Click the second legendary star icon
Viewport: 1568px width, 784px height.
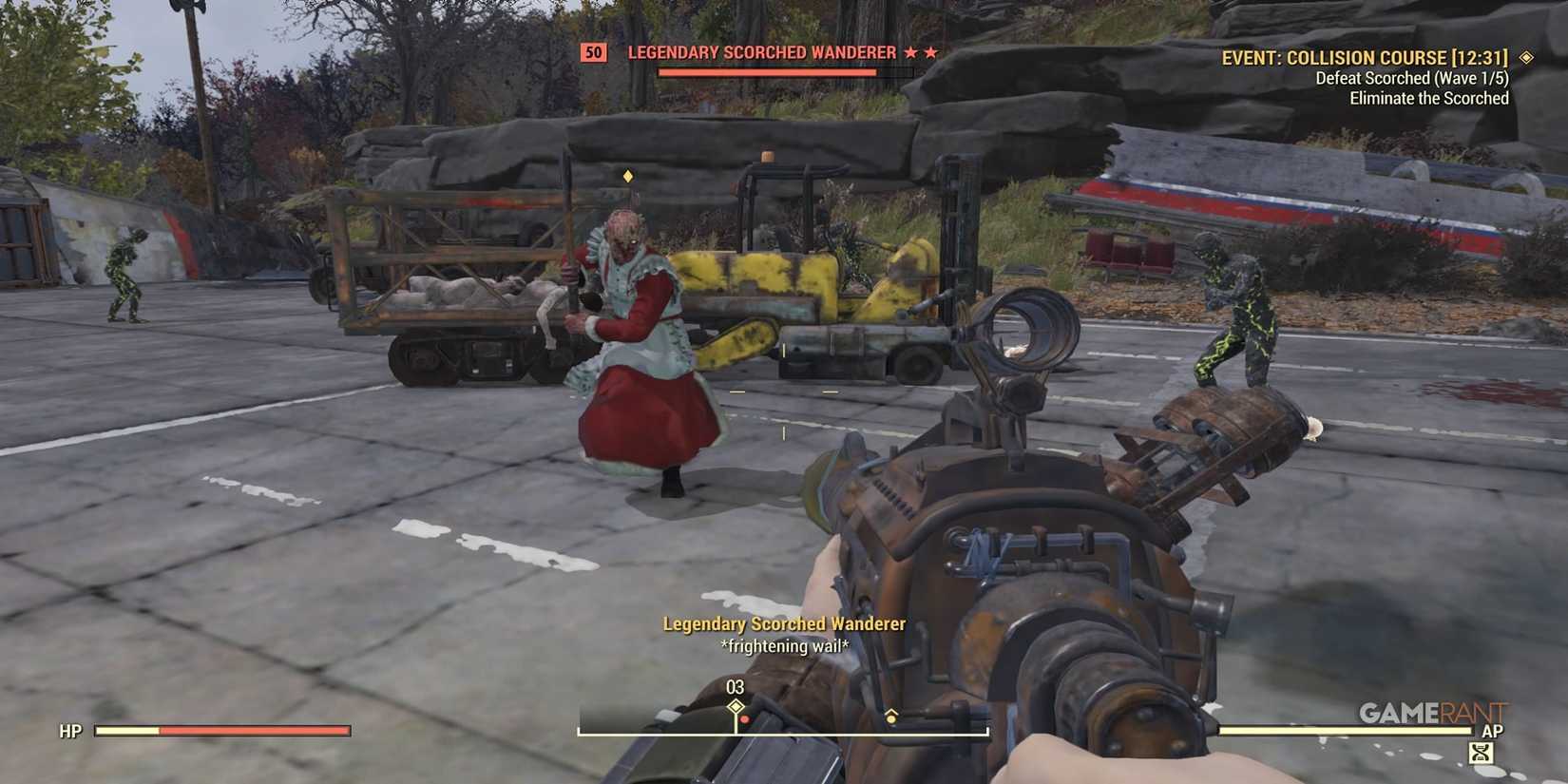tap(932, 52)
